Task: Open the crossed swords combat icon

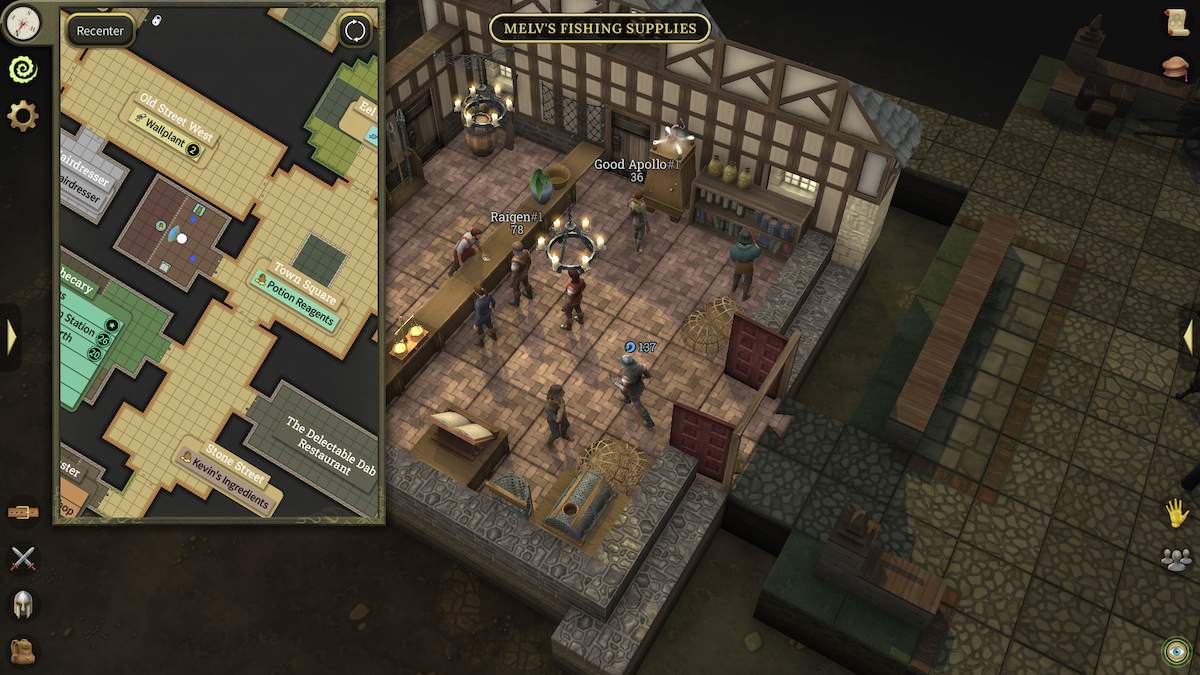Action: pyautogui.click(x=22, y=559)
